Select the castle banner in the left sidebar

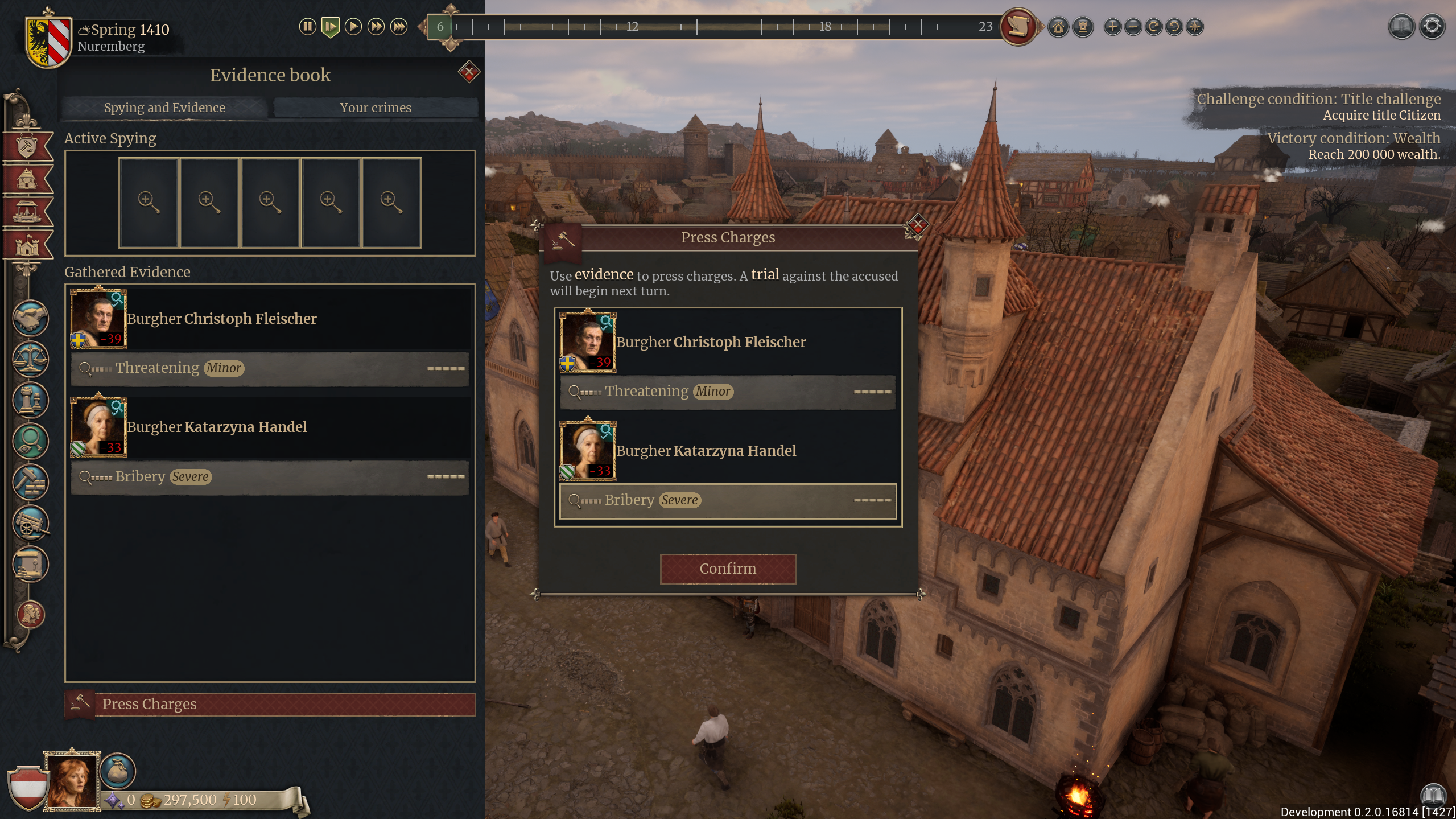(27, 245)
